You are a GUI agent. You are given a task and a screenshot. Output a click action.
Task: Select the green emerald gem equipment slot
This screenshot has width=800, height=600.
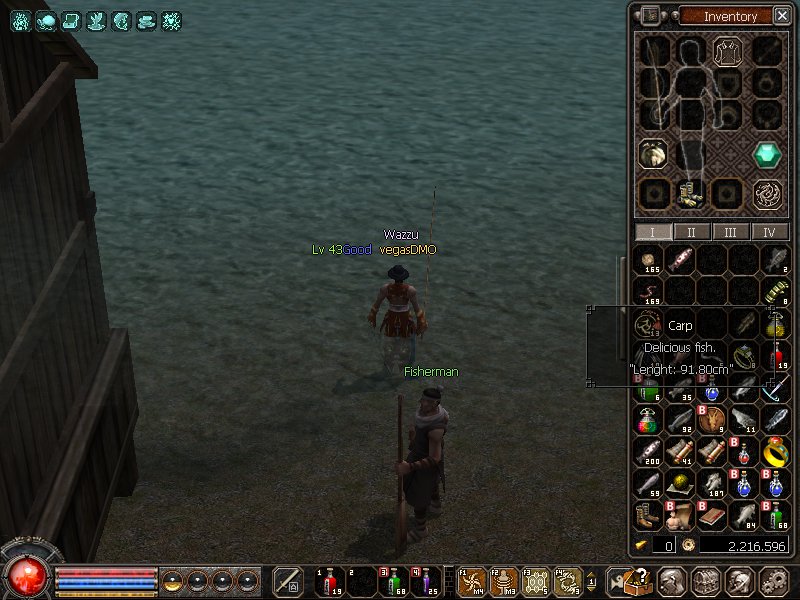click(768, 154)
